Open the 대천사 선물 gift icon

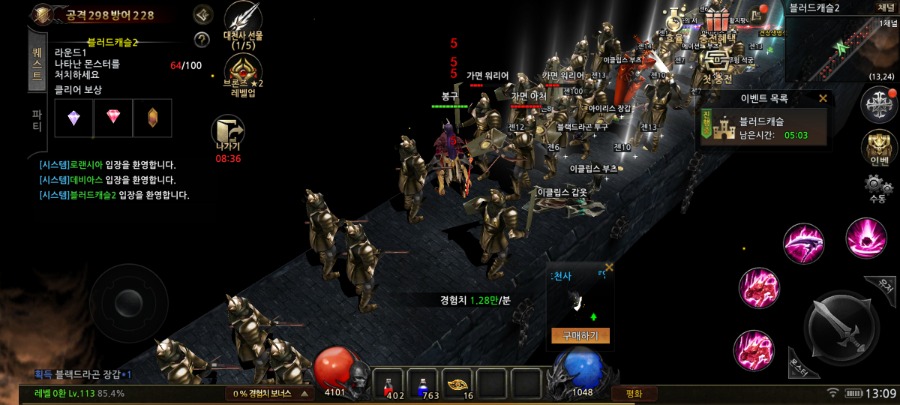(x=243, y=22)
